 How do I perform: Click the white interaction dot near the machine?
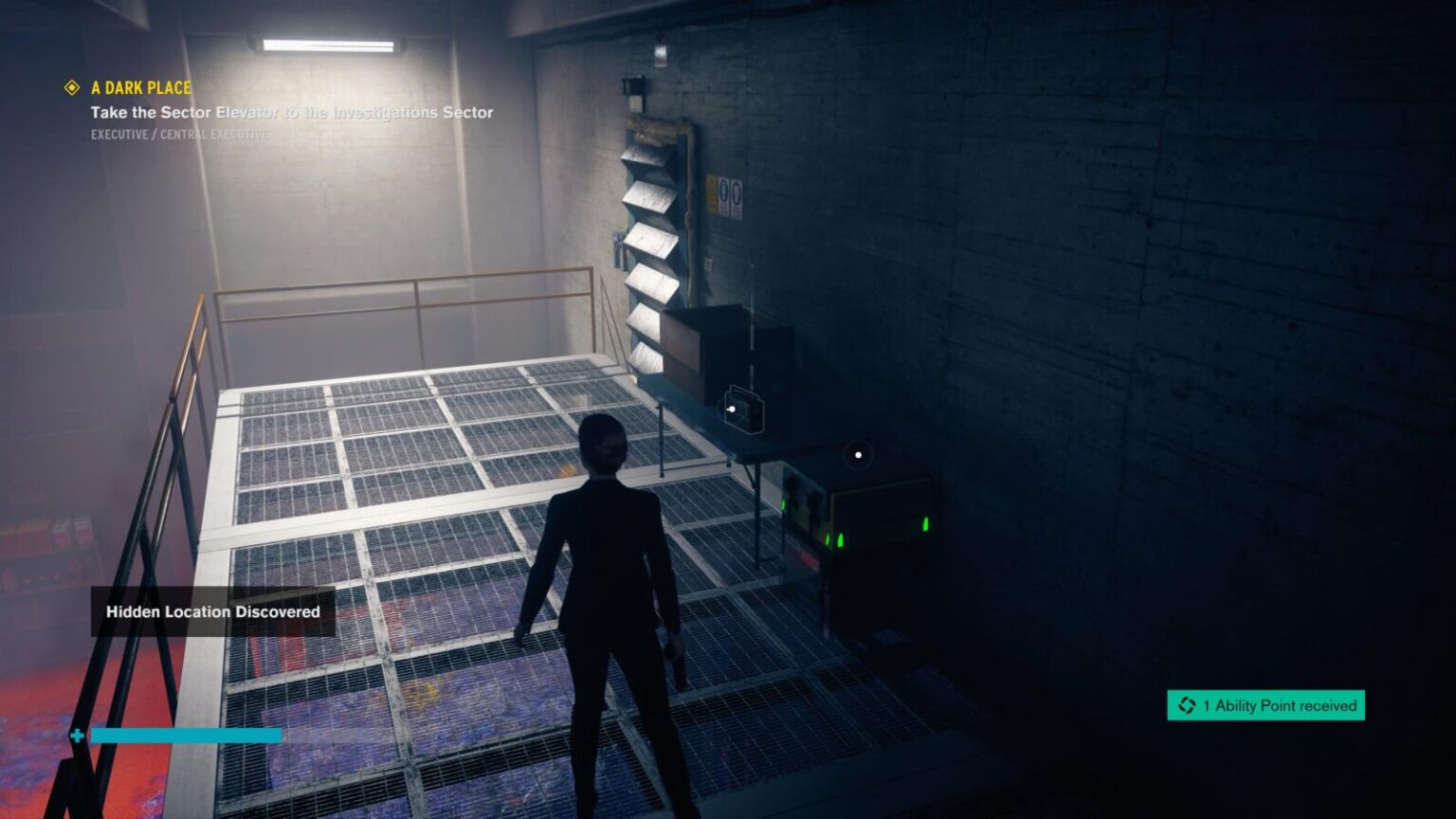pos(857,456)
